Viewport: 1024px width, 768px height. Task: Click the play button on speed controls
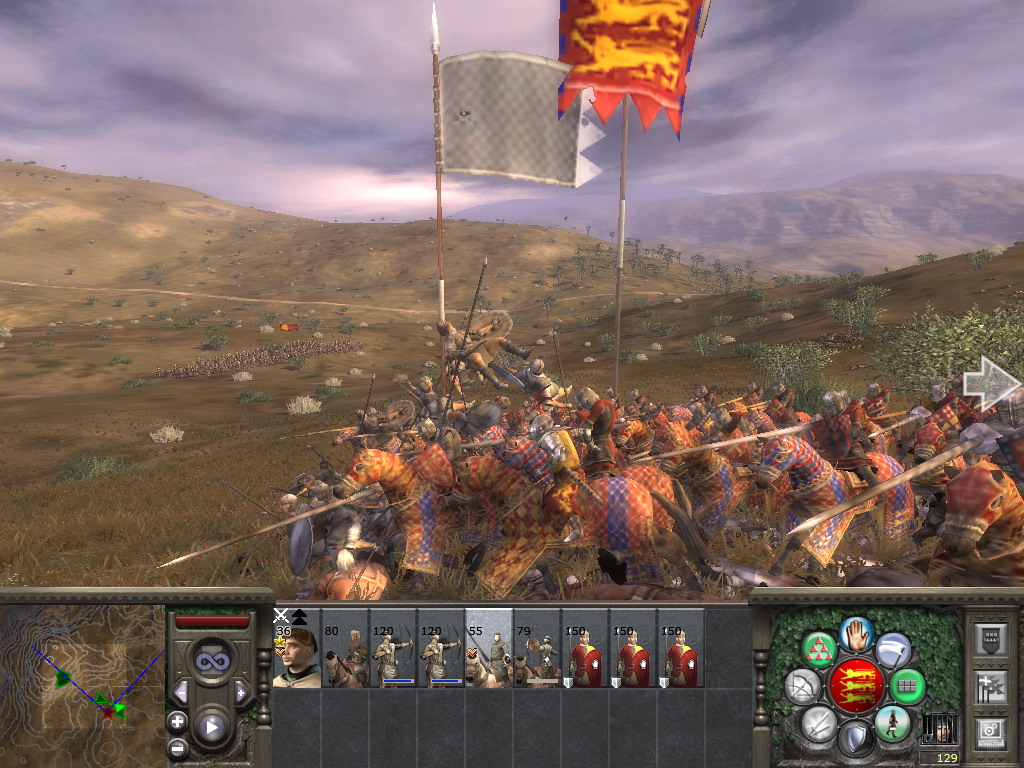(212, 727)
